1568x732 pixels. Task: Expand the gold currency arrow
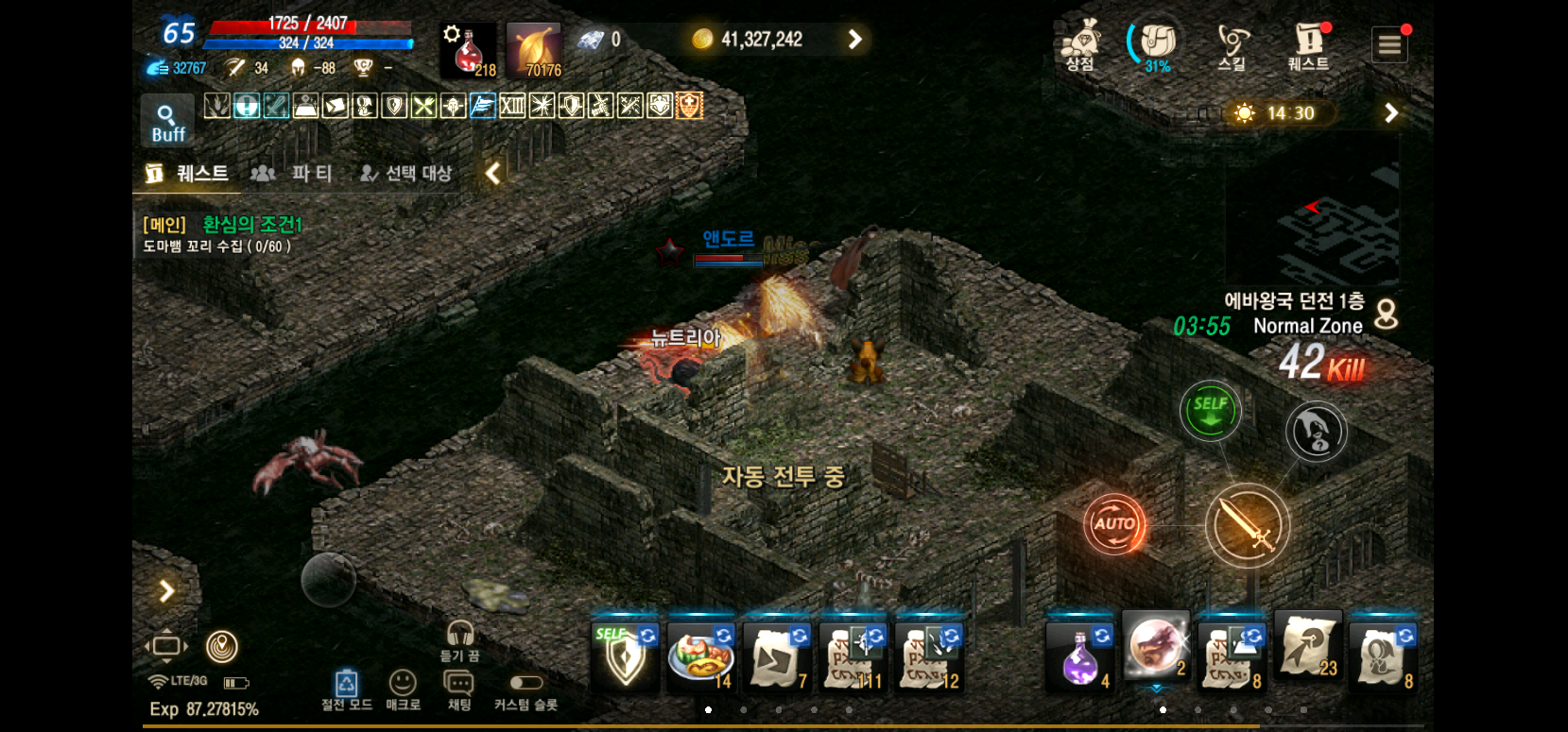click(x=854, y=39)
